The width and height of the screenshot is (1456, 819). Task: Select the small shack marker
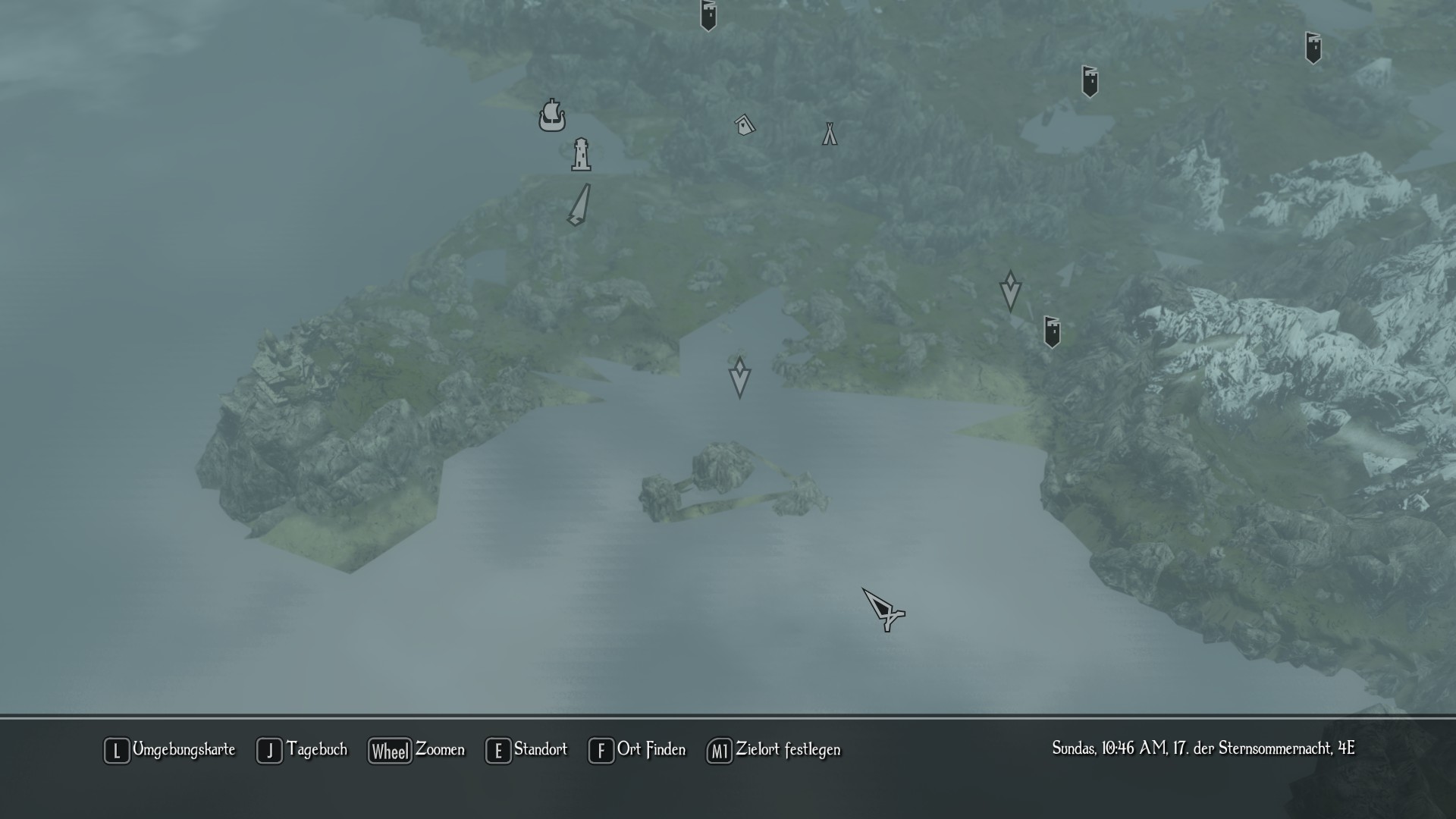click(x=745, y=124)
